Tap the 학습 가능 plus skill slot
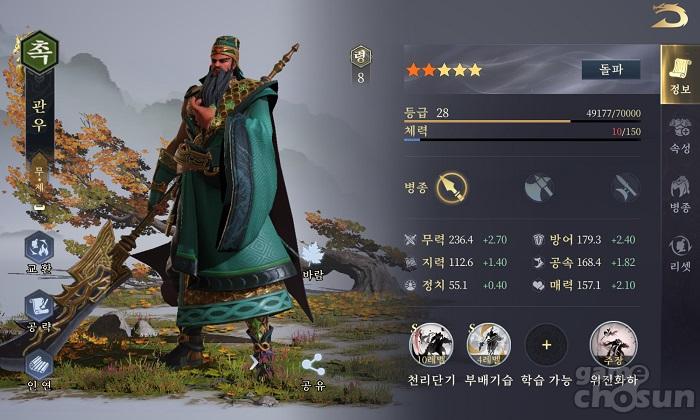This screenshot has width=700, height=420. click(x=546, y=345)
